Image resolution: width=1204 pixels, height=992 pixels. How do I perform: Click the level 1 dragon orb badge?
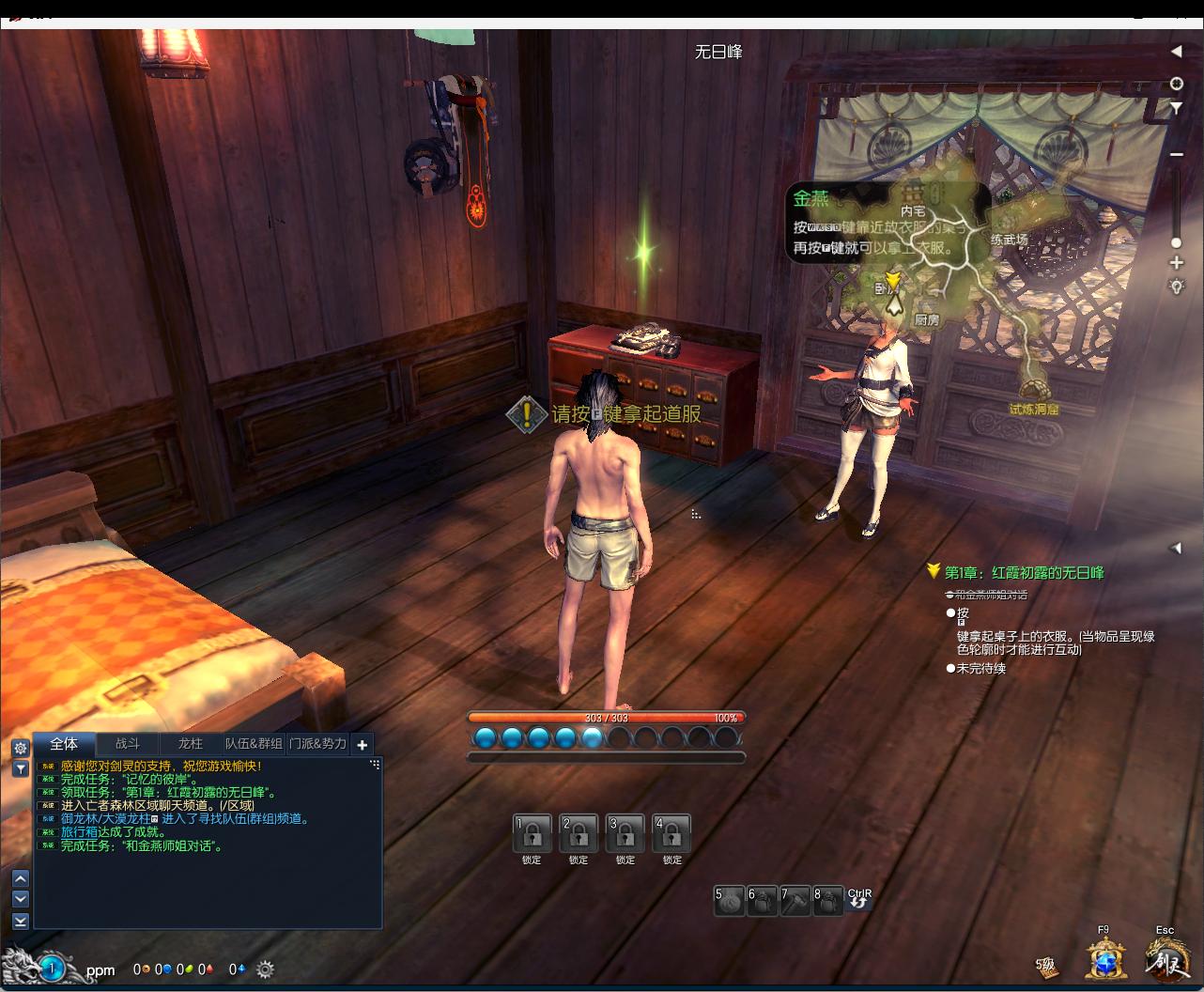point(53,968)
